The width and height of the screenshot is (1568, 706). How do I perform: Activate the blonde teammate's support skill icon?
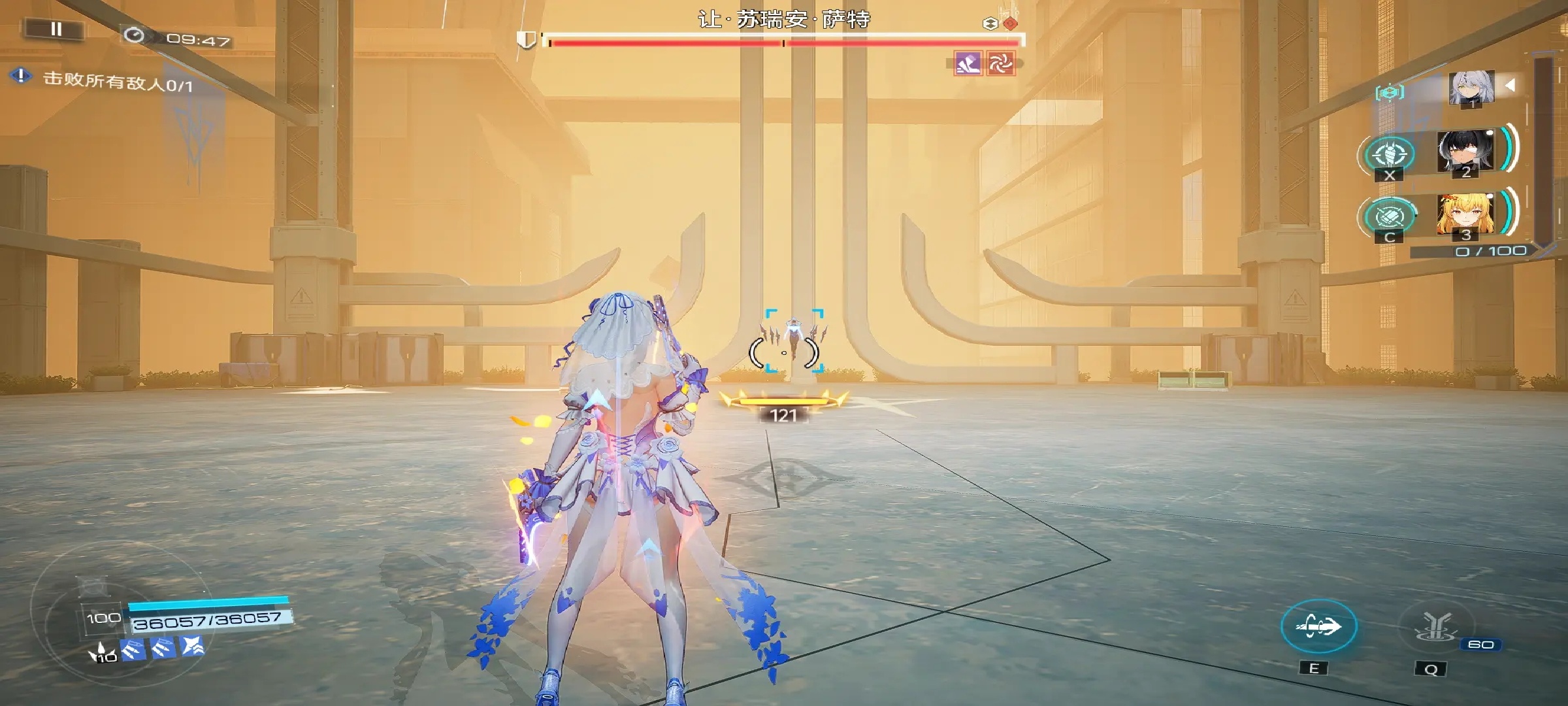click(x=1390, y=216)
